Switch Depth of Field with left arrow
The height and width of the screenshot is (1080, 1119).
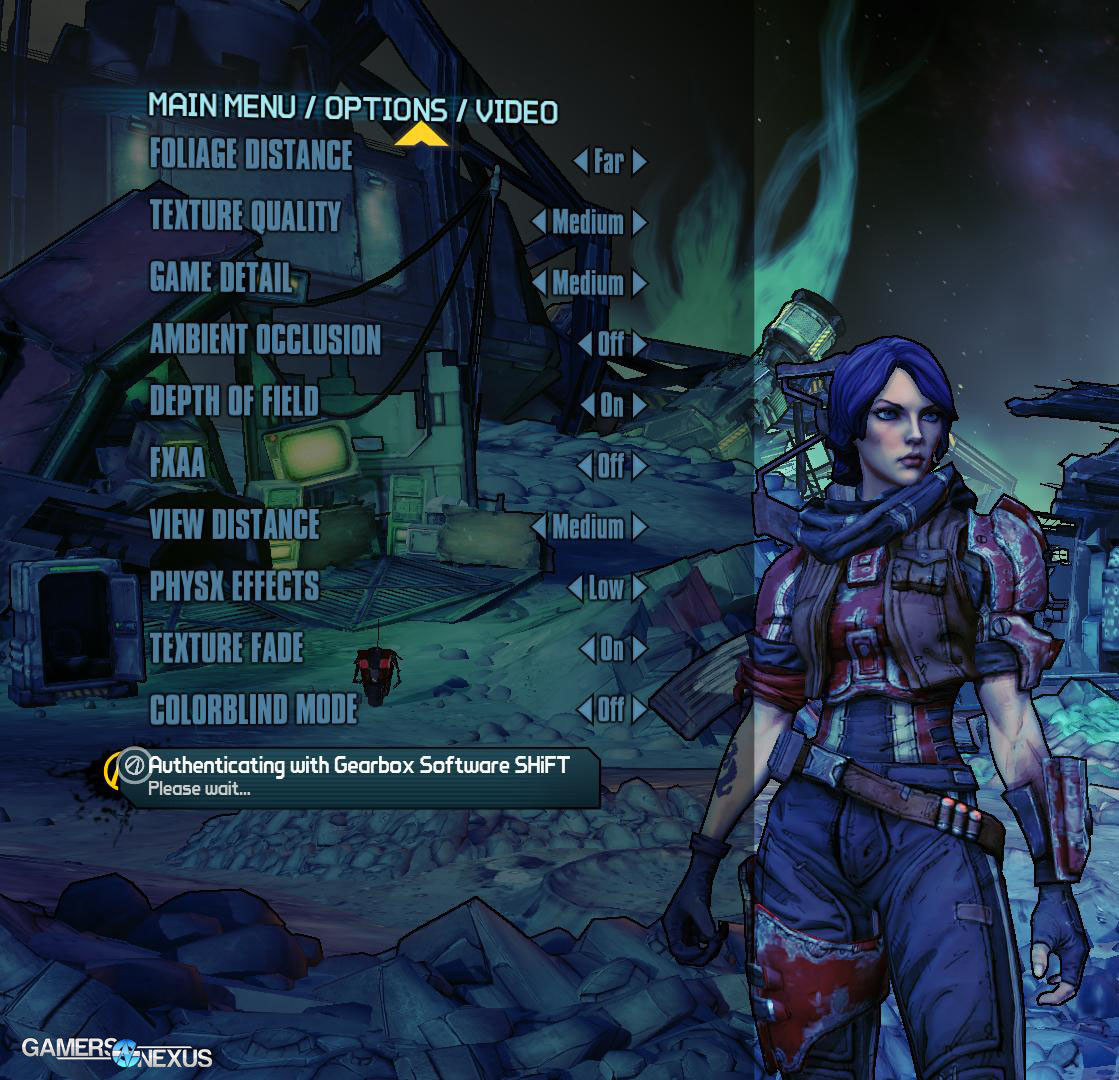(x=587, y=405)
